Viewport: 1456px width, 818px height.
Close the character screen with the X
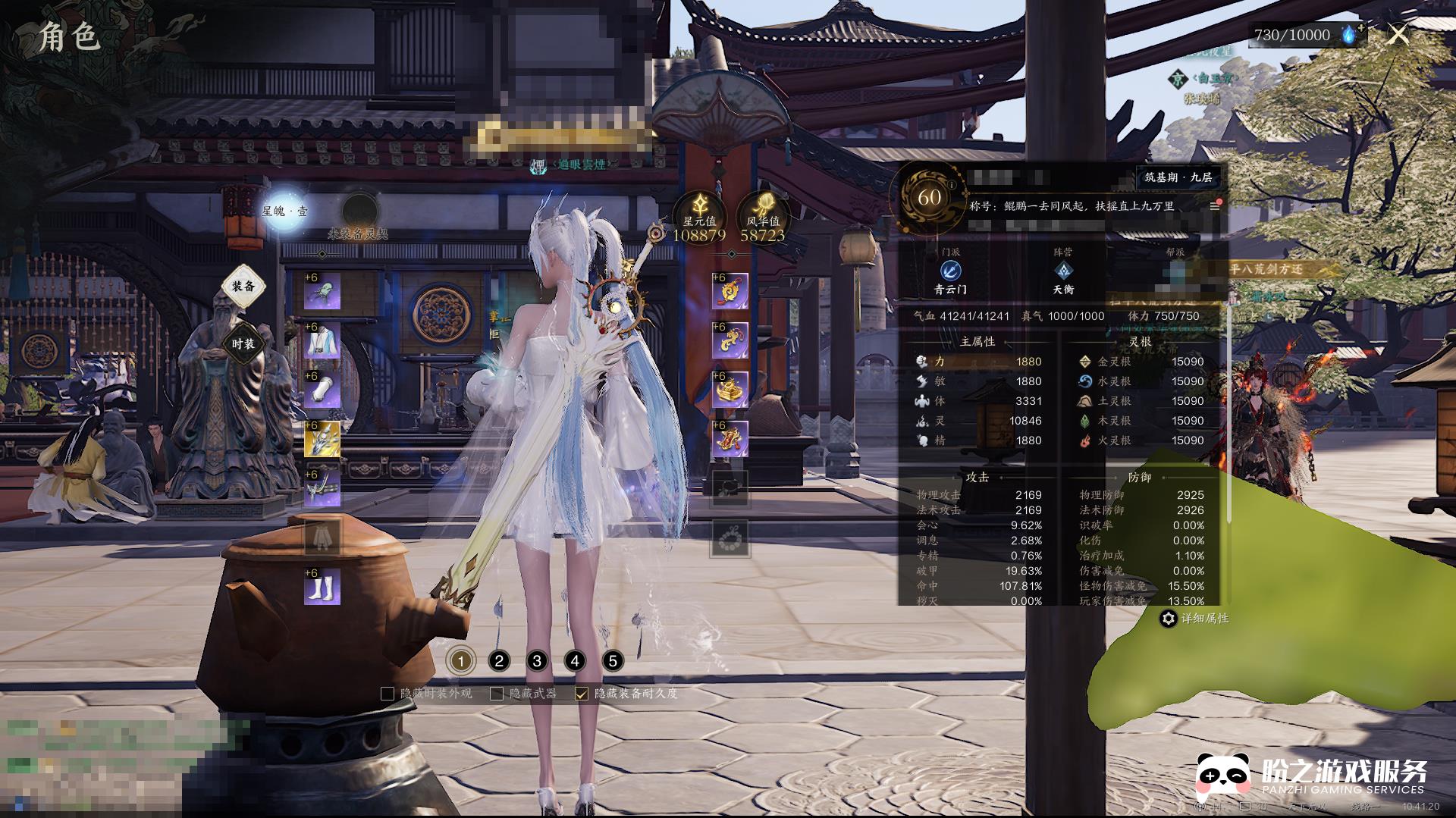1398,34
